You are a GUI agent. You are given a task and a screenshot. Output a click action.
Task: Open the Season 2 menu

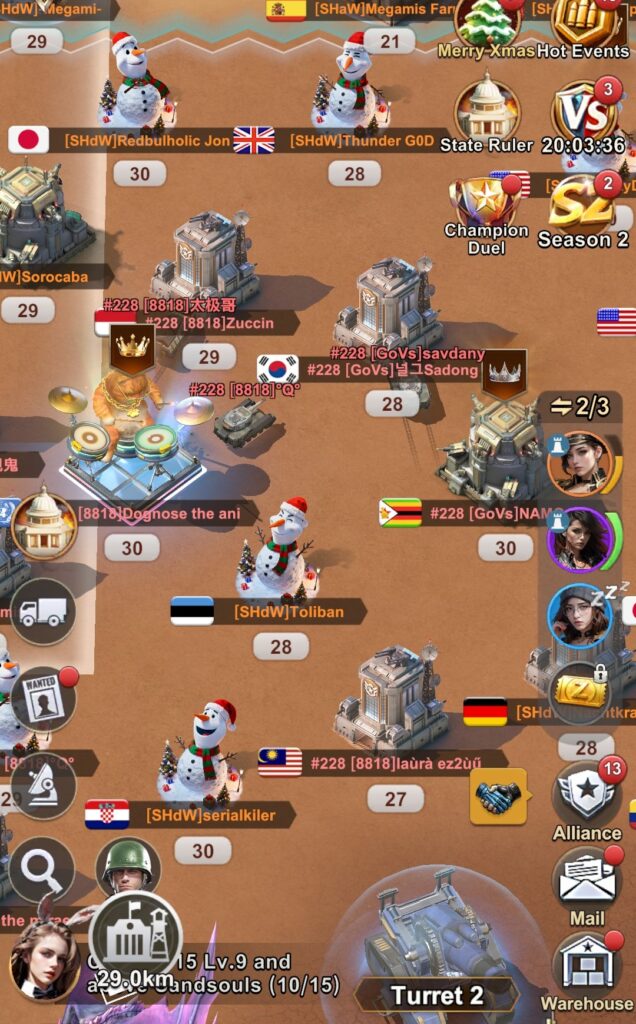tap(582, 207)
